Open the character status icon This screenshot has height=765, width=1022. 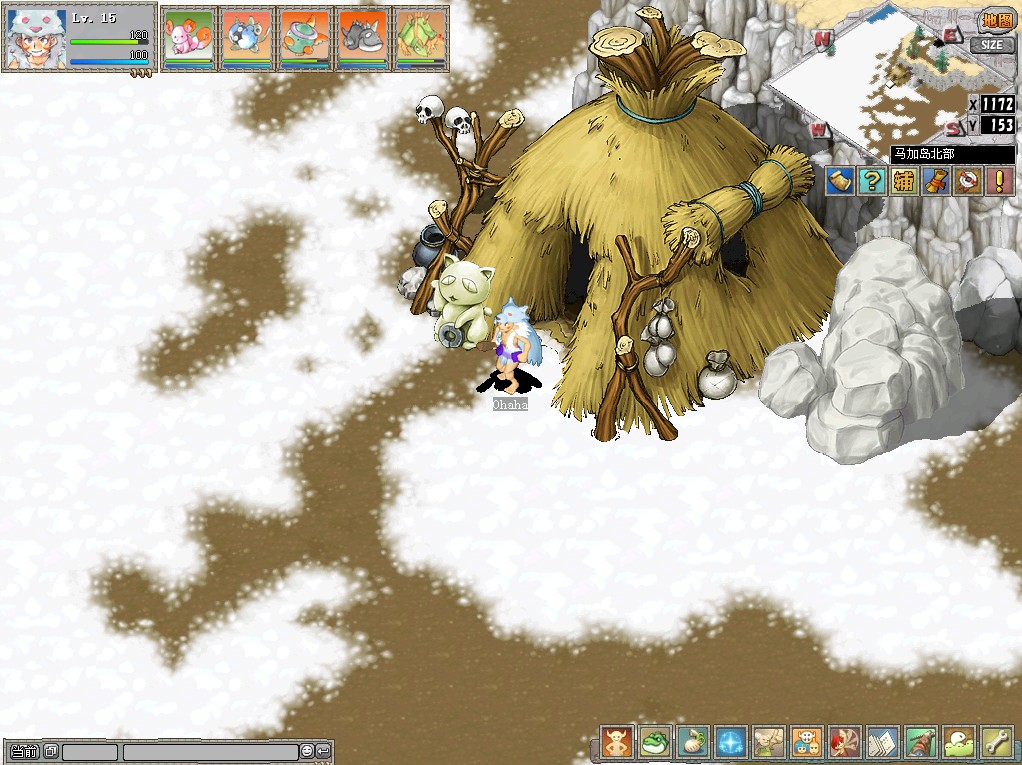pos(616,743)
